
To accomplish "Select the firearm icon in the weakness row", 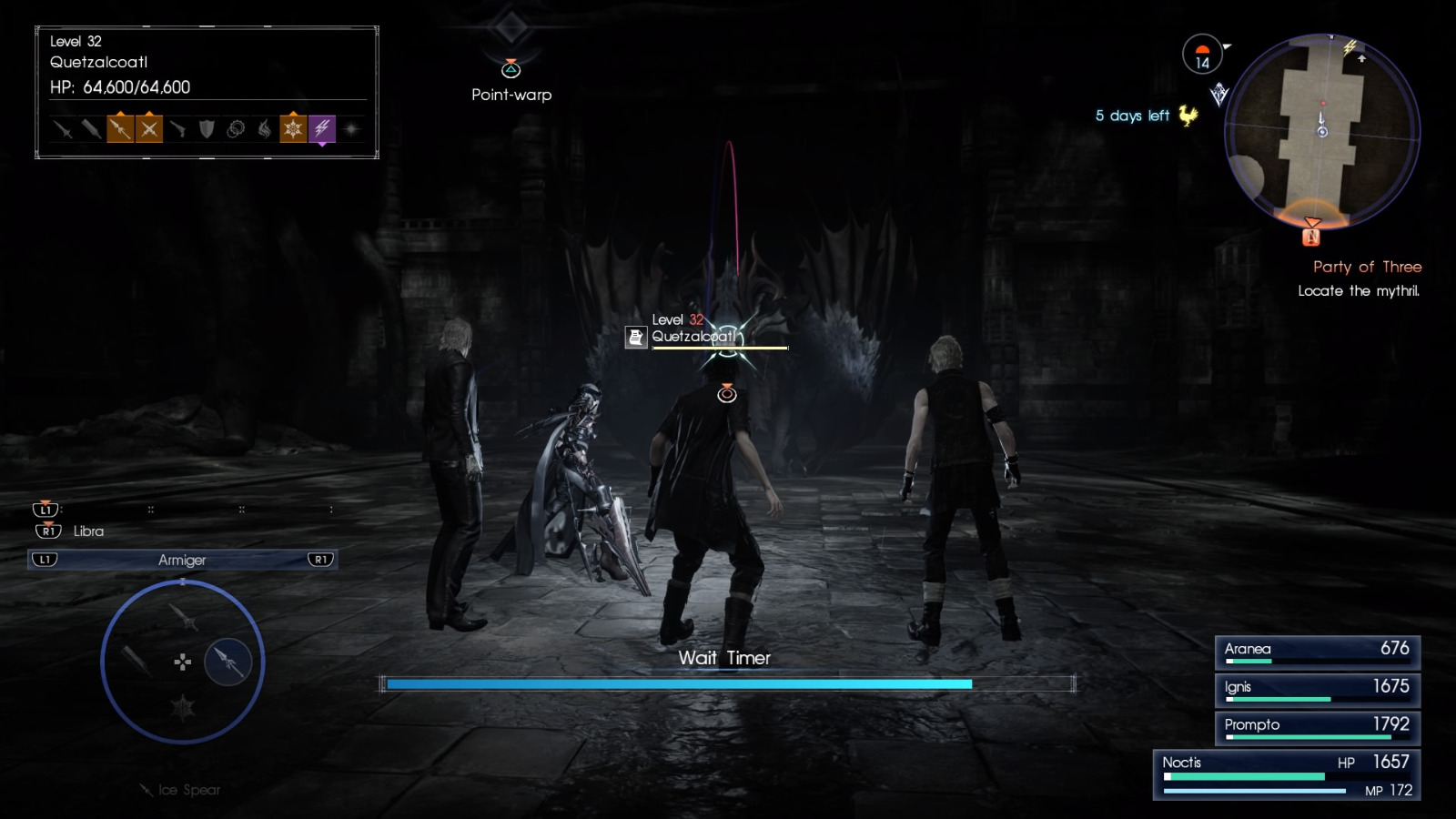I will [179, 130].
